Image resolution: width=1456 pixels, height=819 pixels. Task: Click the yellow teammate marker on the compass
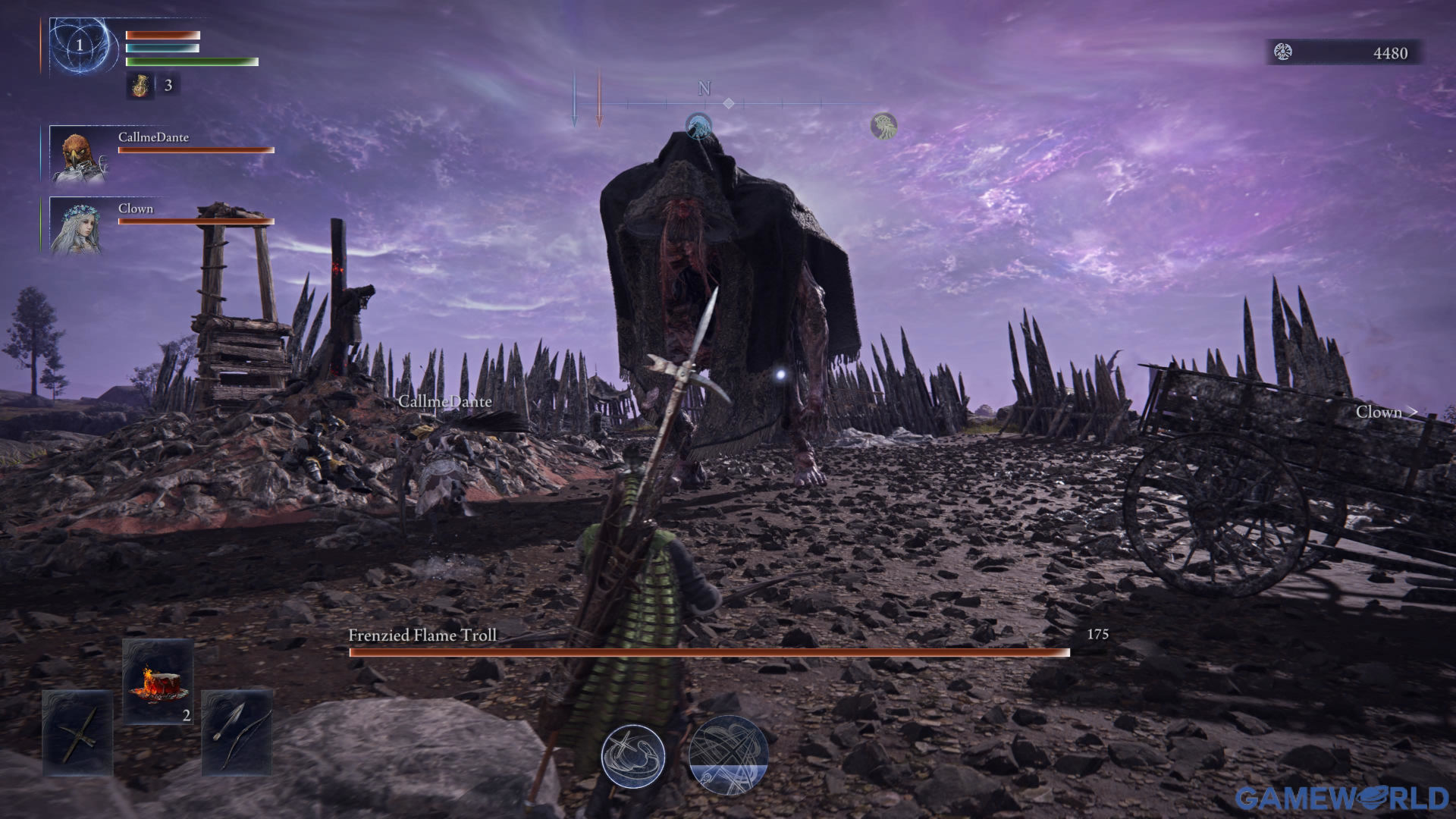coord(883,126)
